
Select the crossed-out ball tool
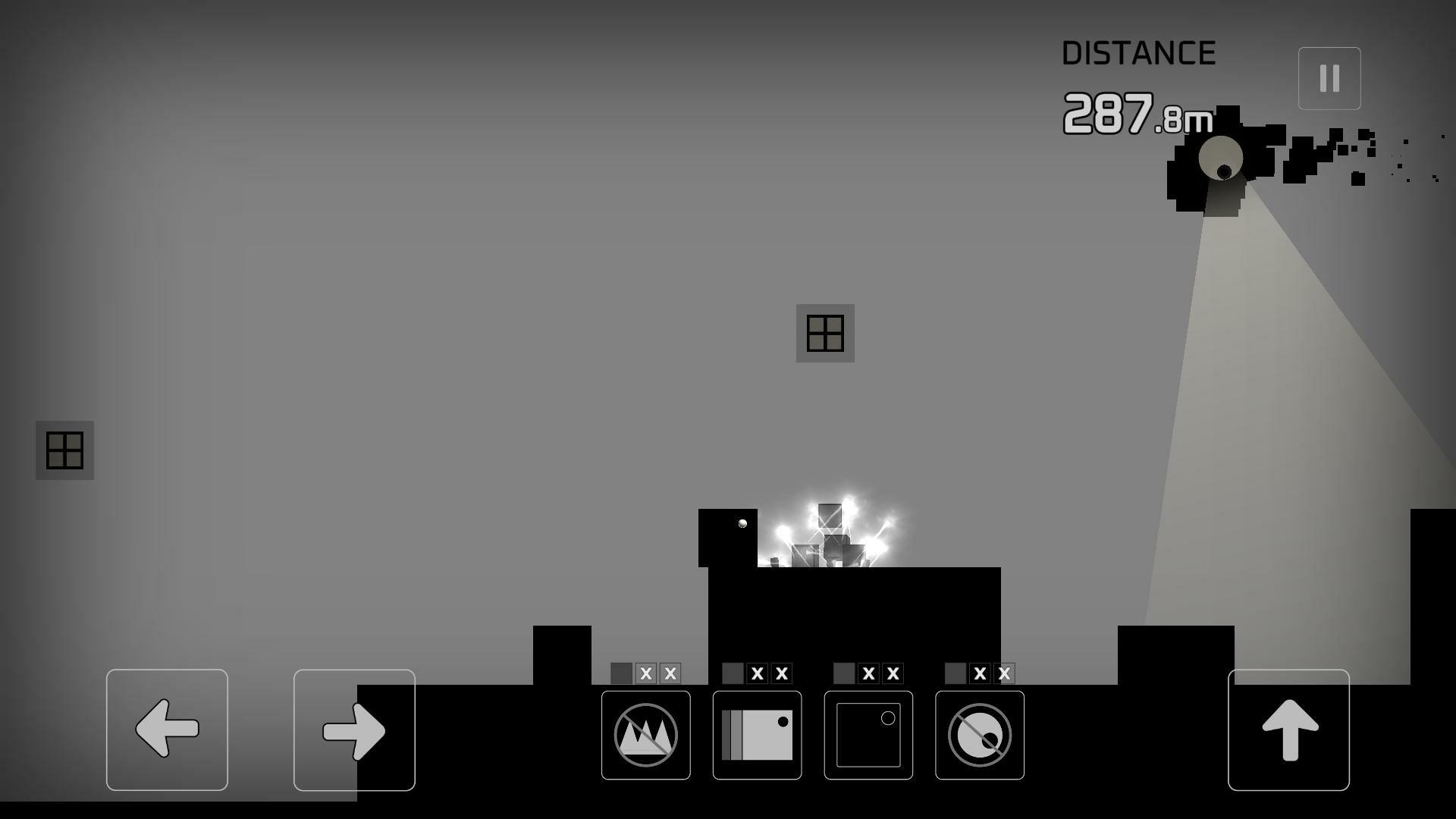[x=979, y=733]
